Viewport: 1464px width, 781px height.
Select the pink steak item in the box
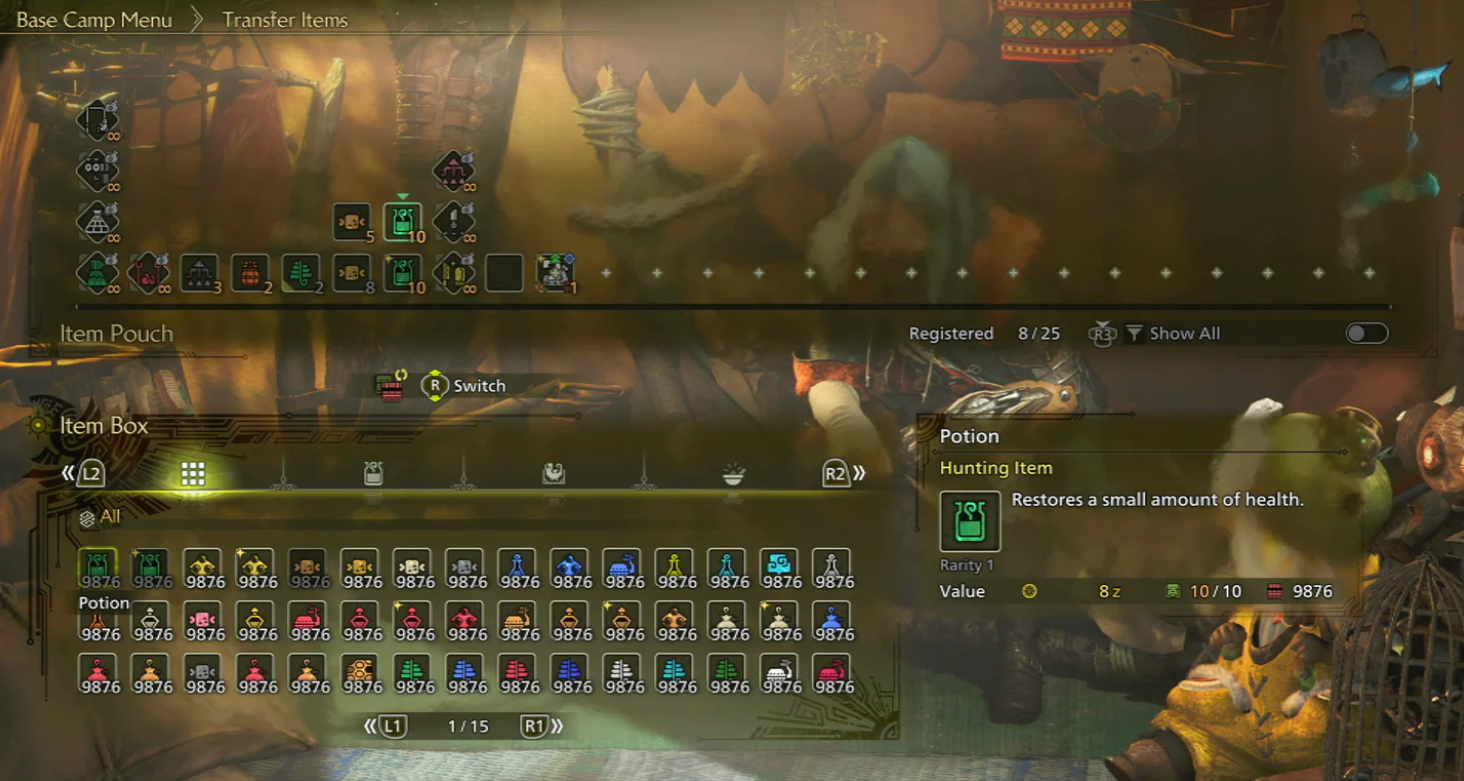(203, 620)
